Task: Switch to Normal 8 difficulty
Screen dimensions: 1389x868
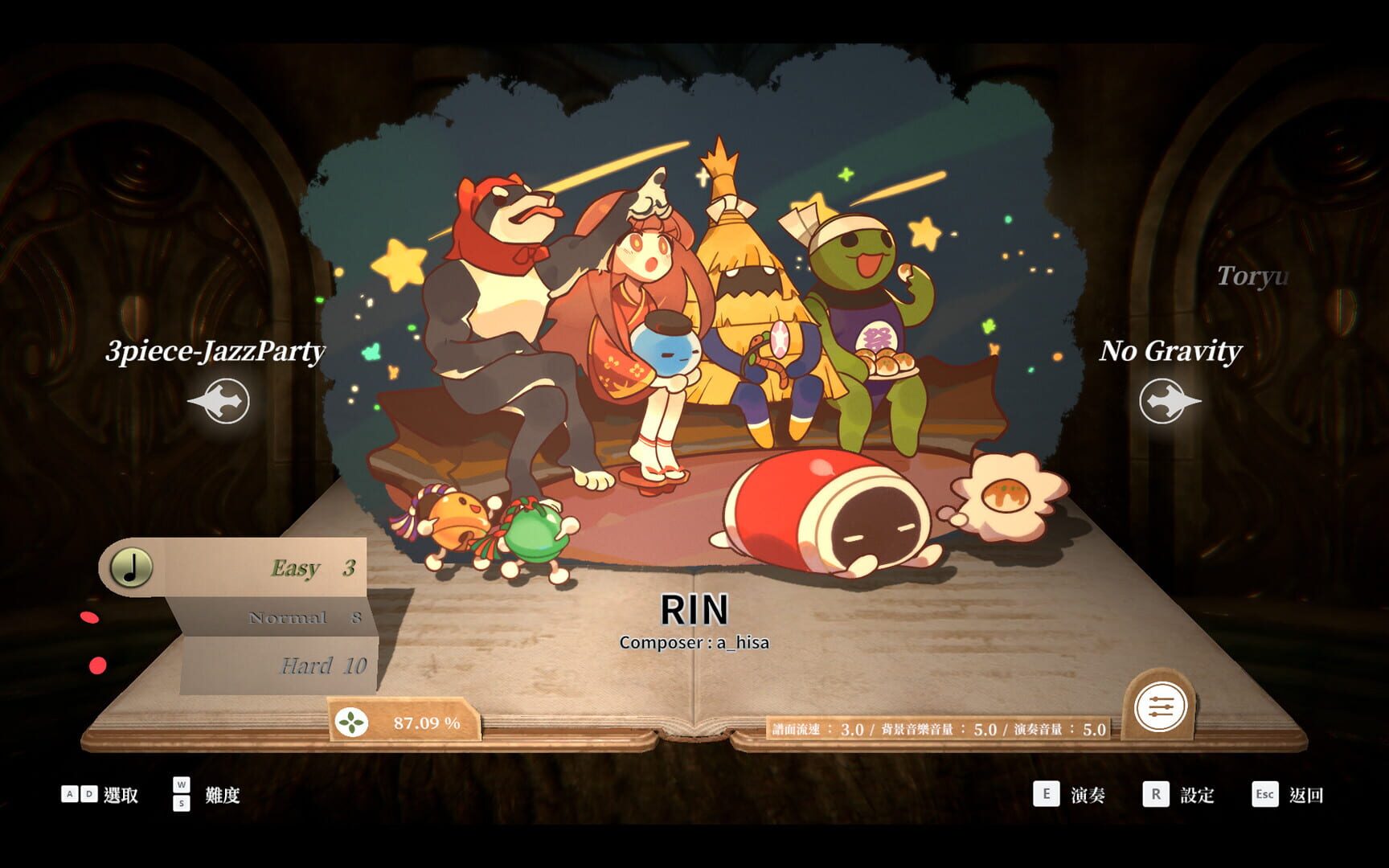Action: (x=305, y=618)
